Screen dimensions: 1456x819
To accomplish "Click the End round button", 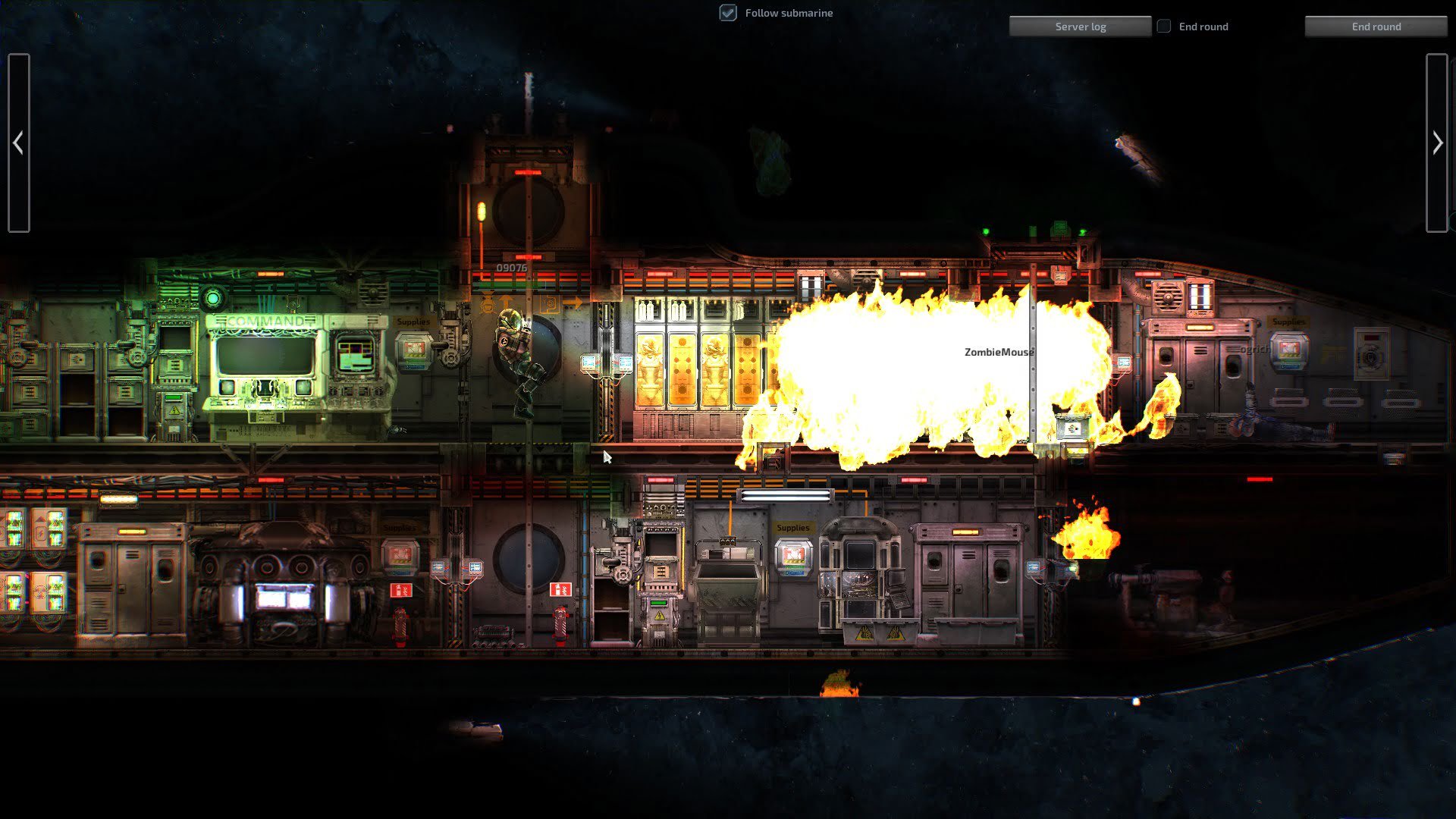I will click(x=1376, y=27).
